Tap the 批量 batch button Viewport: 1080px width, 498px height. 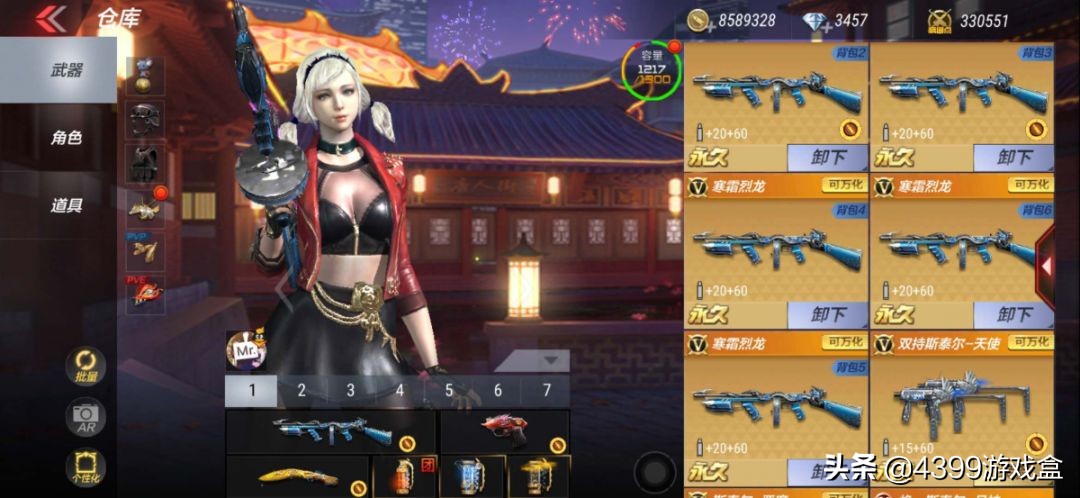(x=85, y=367)
